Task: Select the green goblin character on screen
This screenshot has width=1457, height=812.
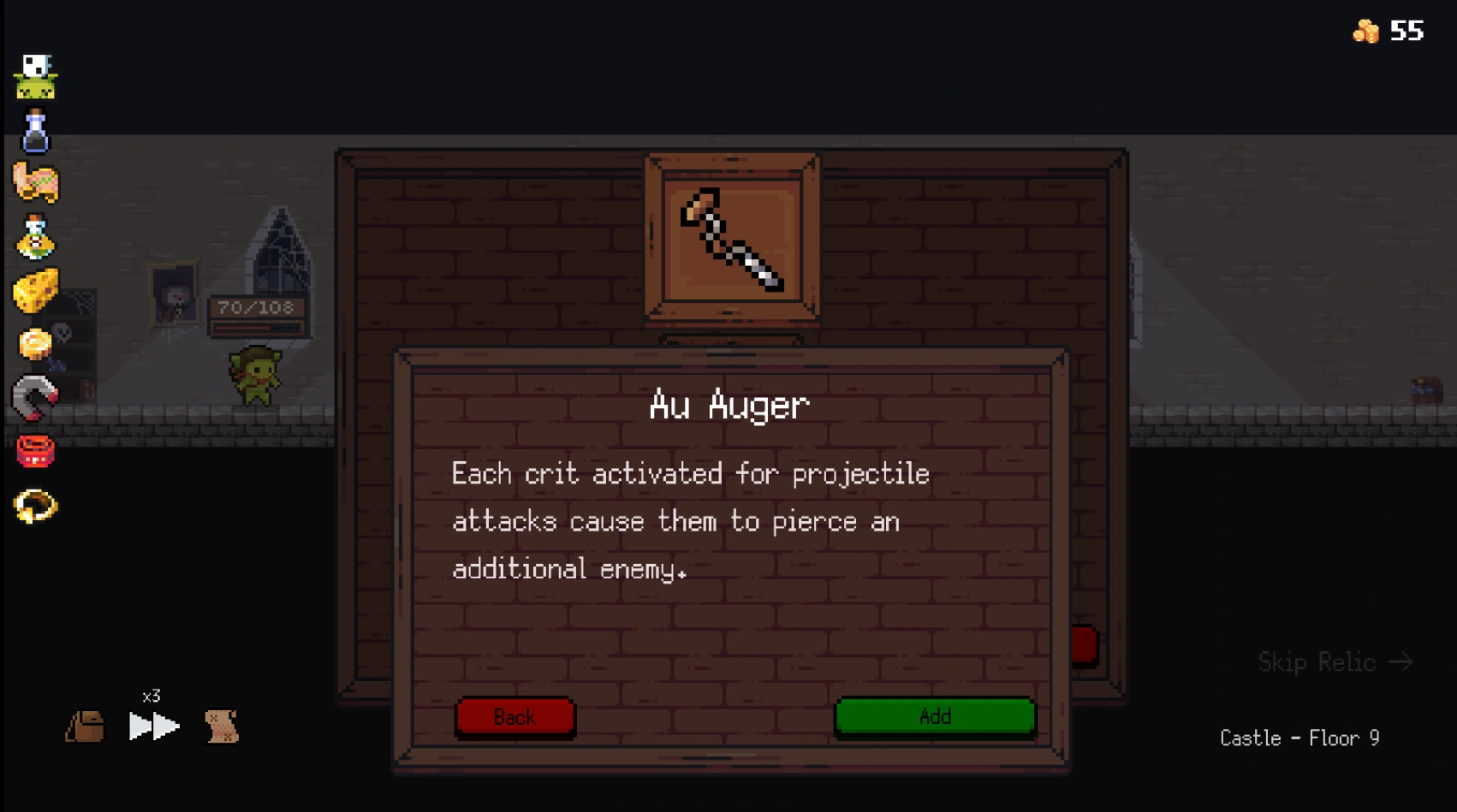Action: click(x=257, y=376)
